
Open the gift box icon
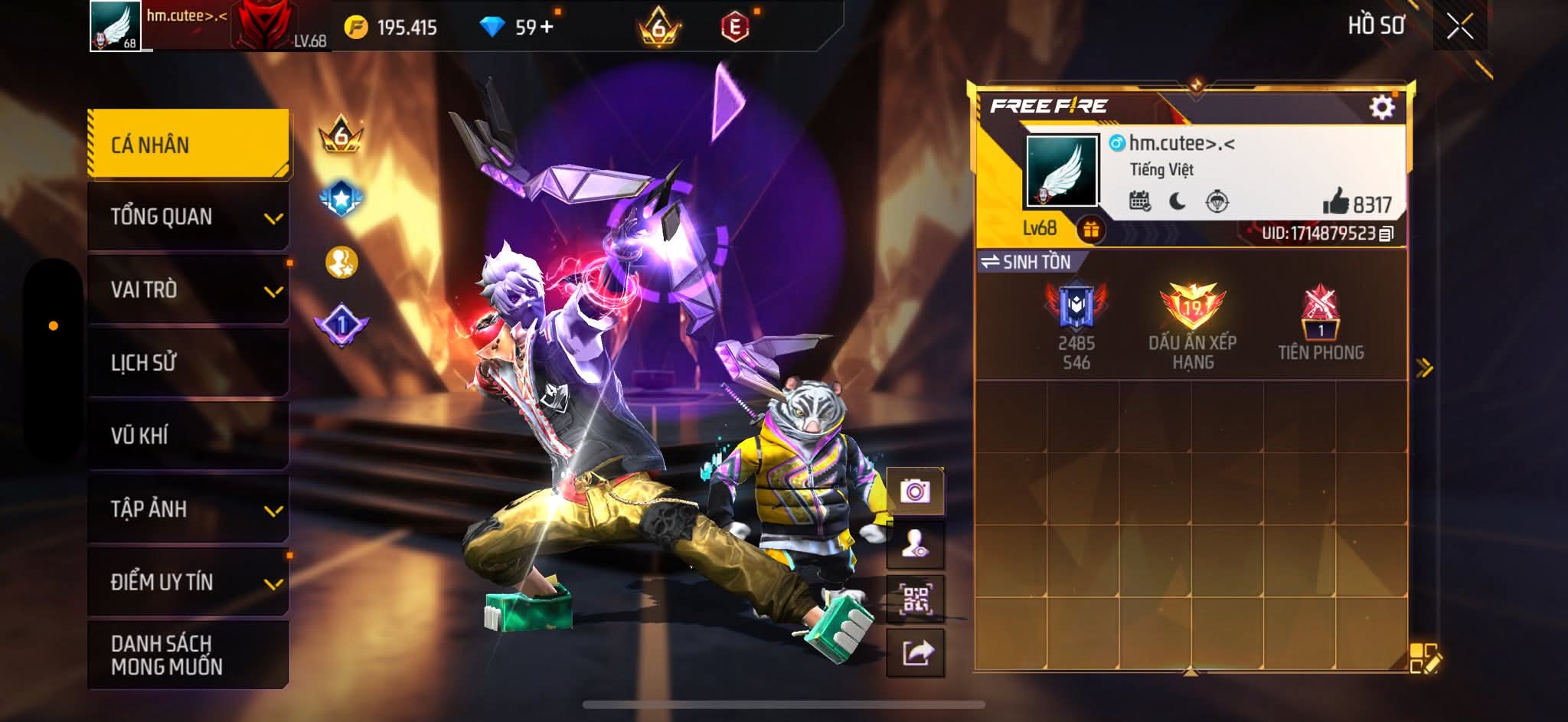(1091, 229)
